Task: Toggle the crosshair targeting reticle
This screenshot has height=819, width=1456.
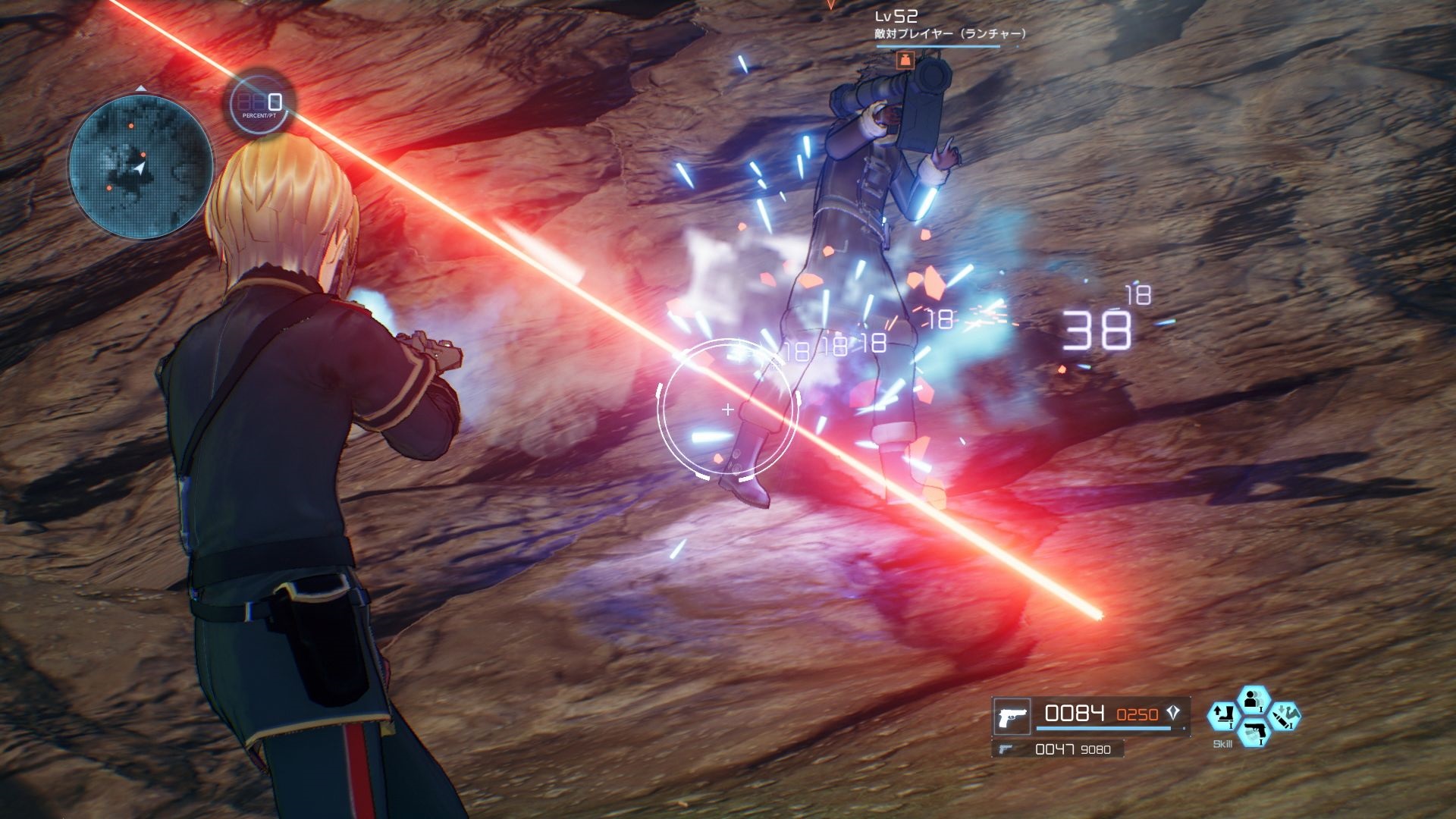Action: pos(728,409)
